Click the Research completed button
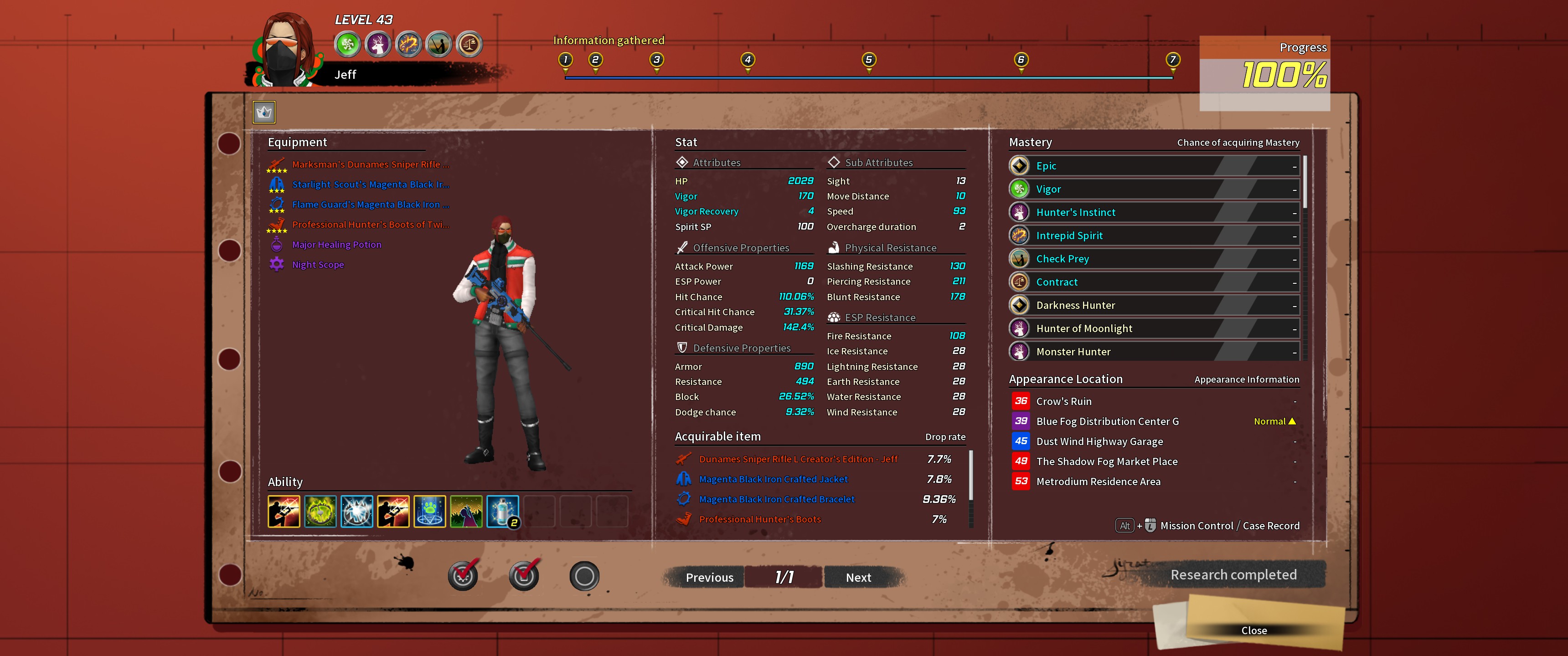 (1233, 574)
